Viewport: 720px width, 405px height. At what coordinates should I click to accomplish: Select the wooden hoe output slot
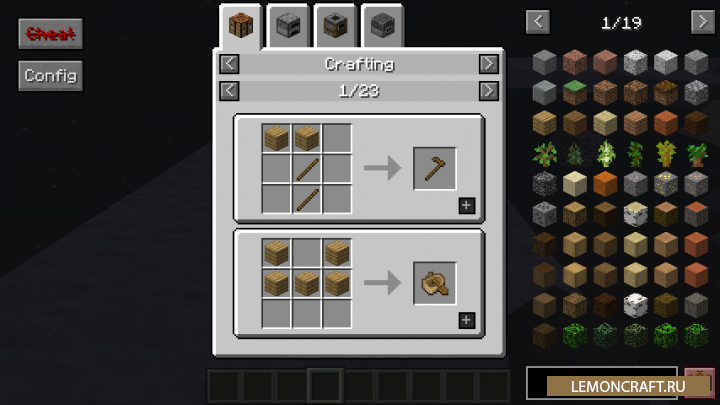coord(435,168)
